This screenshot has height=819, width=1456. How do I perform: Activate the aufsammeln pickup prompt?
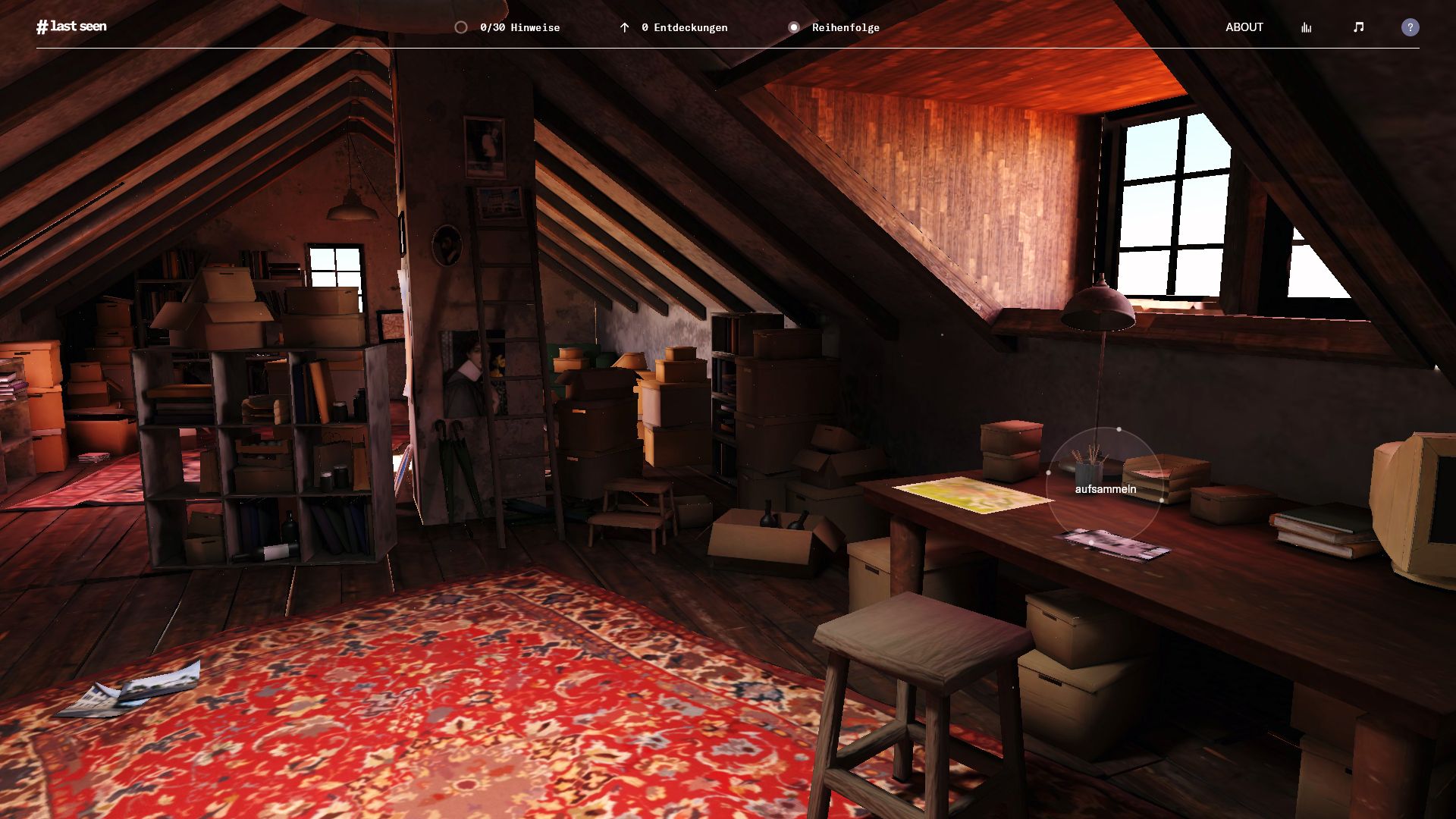tap(1105, 489)
